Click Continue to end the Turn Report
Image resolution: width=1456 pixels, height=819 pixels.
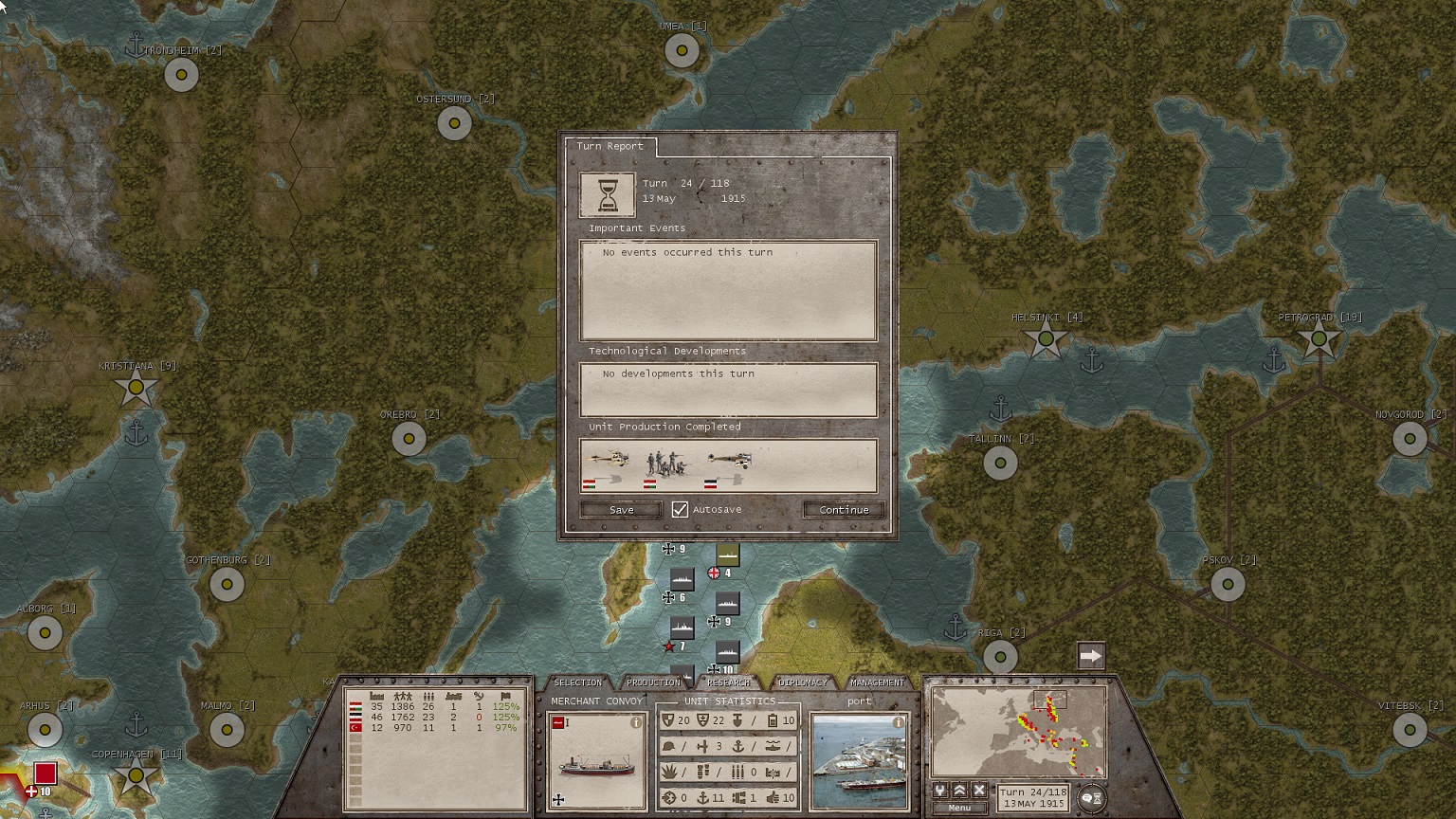843,509
